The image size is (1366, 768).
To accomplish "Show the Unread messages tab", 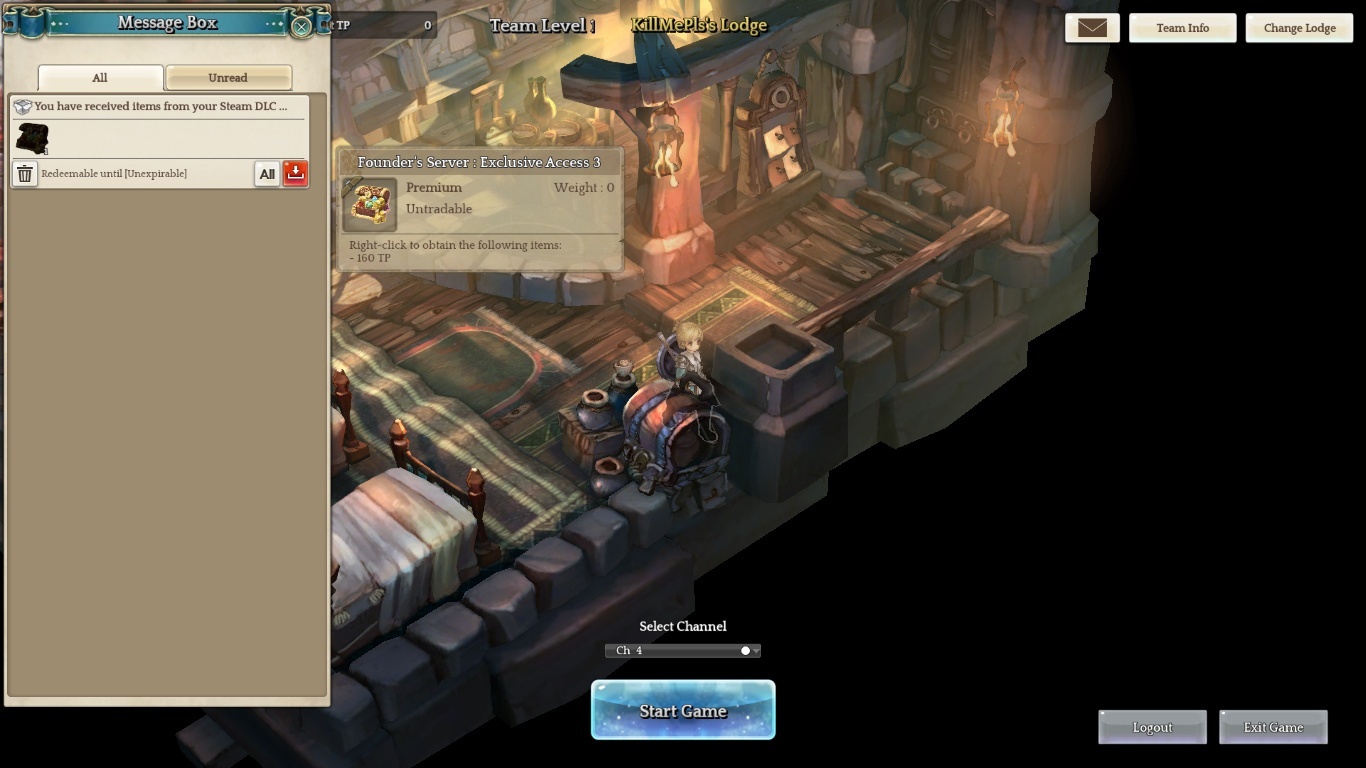I will click(x=228, y=77).
